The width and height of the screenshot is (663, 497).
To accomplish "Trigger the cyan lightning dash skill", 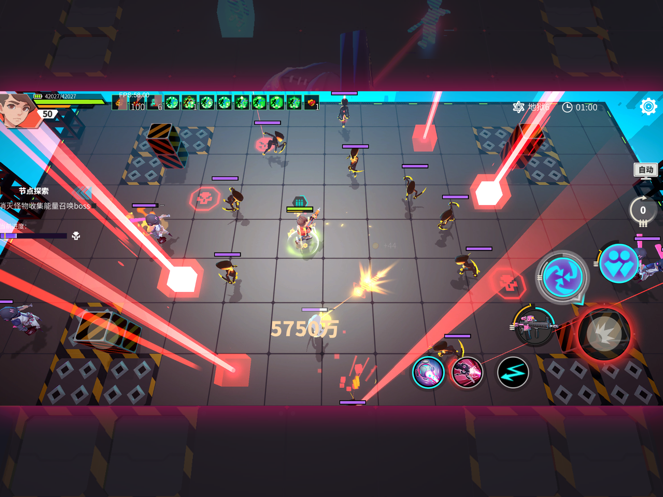I will (x=513, y=372).
